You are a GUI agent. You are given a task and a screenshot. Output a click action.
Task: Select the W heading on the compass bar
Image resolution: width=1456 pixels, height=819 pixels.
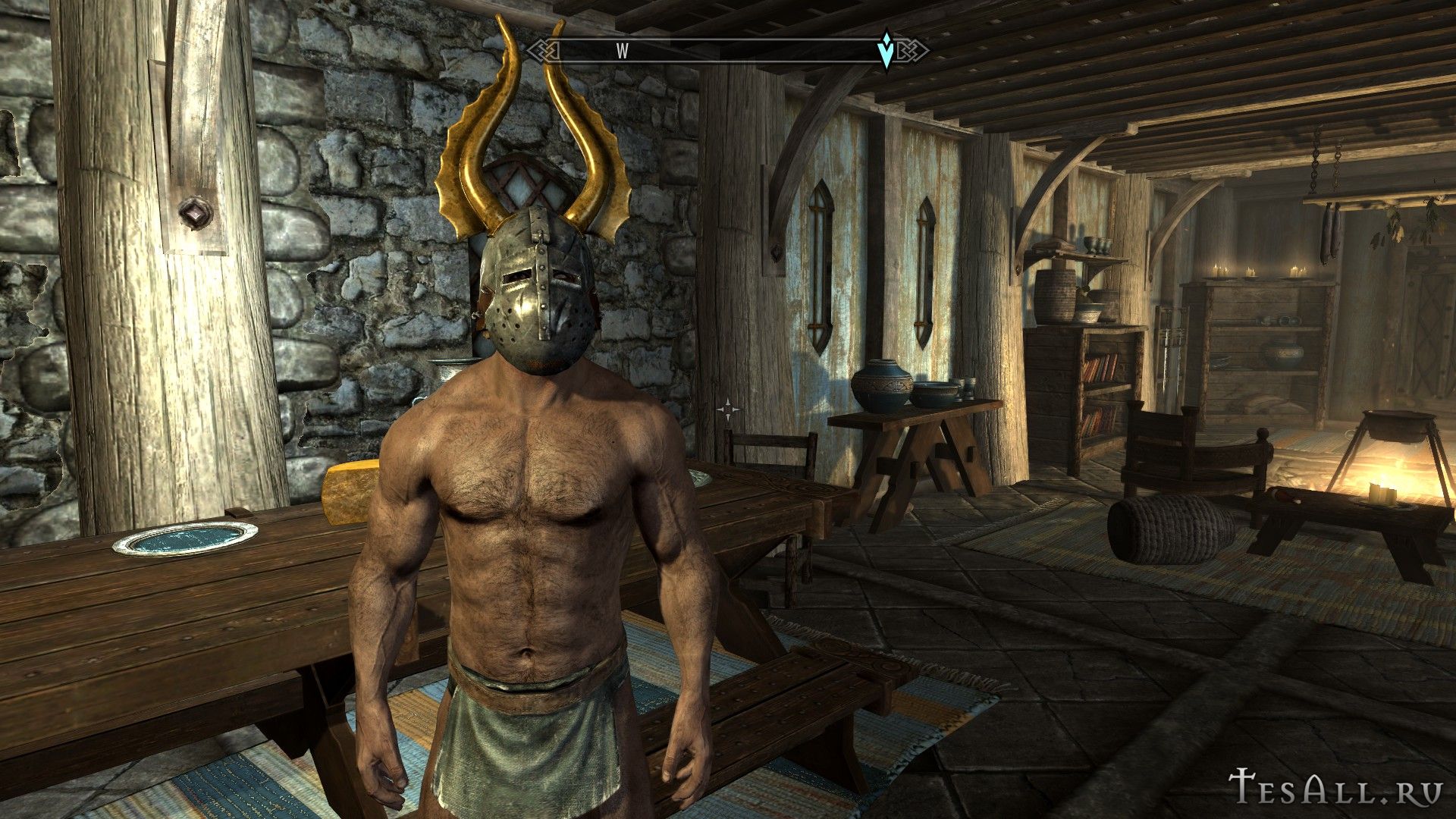pyautogui.click(x=623, y=51)
